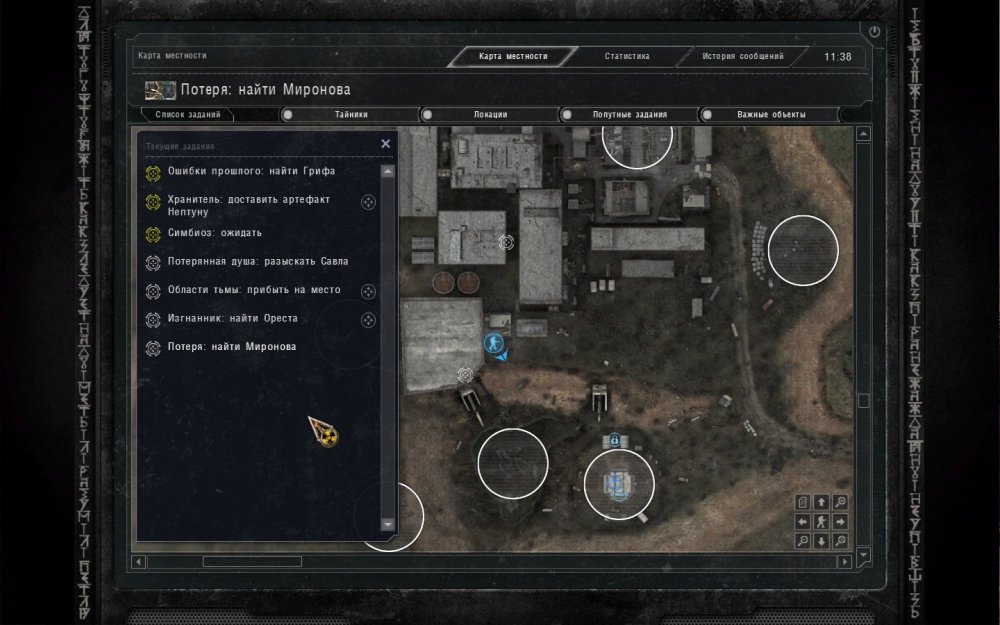Choose task Симбиоз: ожидать
Image resolution: width=1000 pixels, height=625 pixels.
(x=214, y=233)
